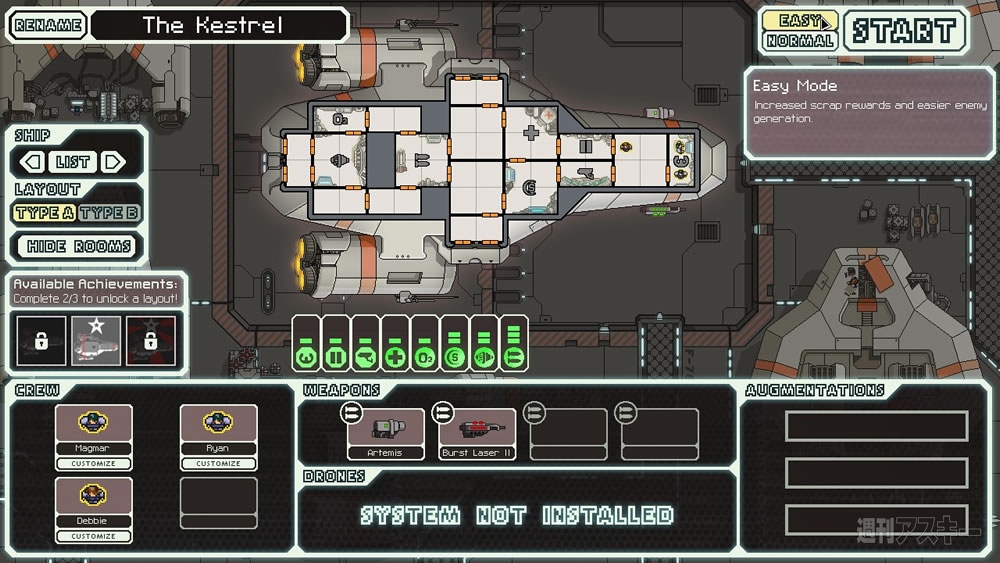The height and width of the screenshot is (563, 1000).
Task: View the starred ship achievement
Action: coord(96,340)
